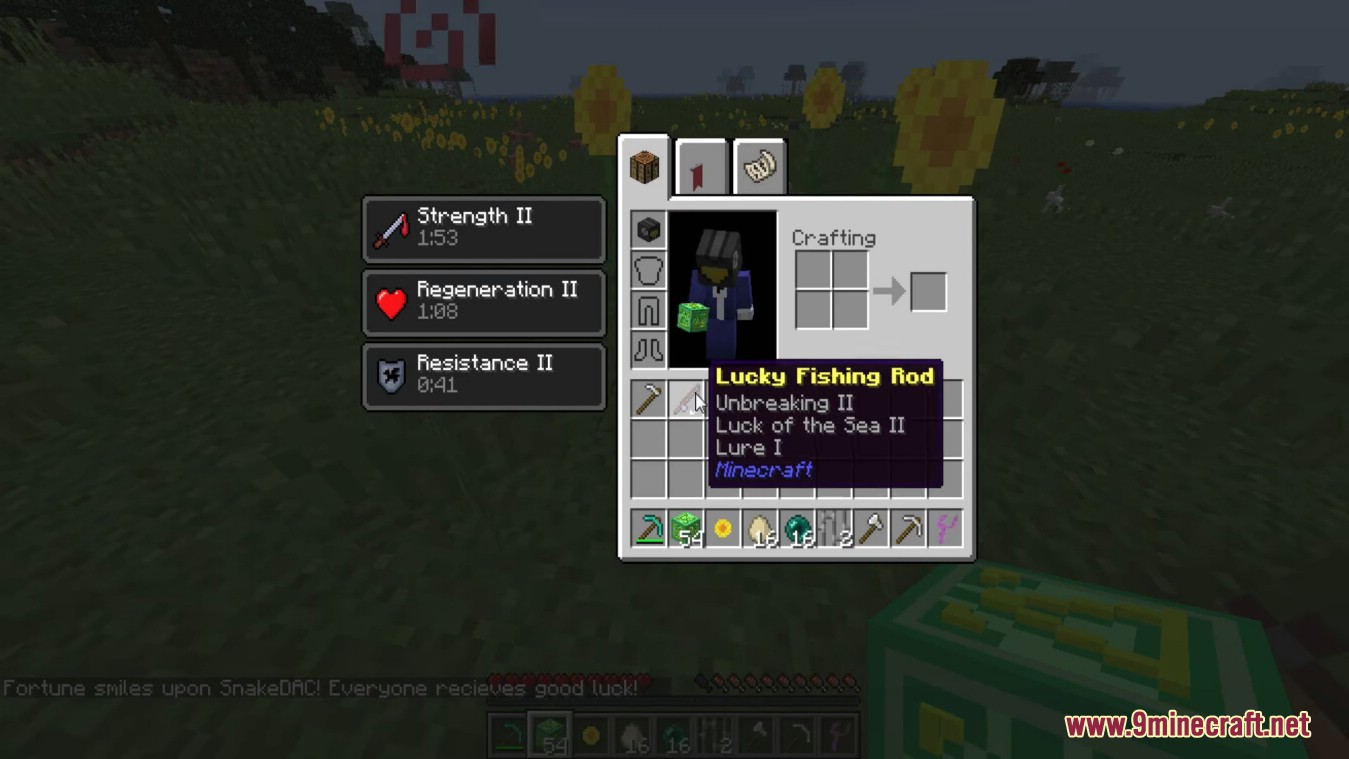Image resolution: width=1349 pixels, height=759 pixels.
Task: Select the diamond pickaxe in the hotbar
Action: [x=649, y=530]
